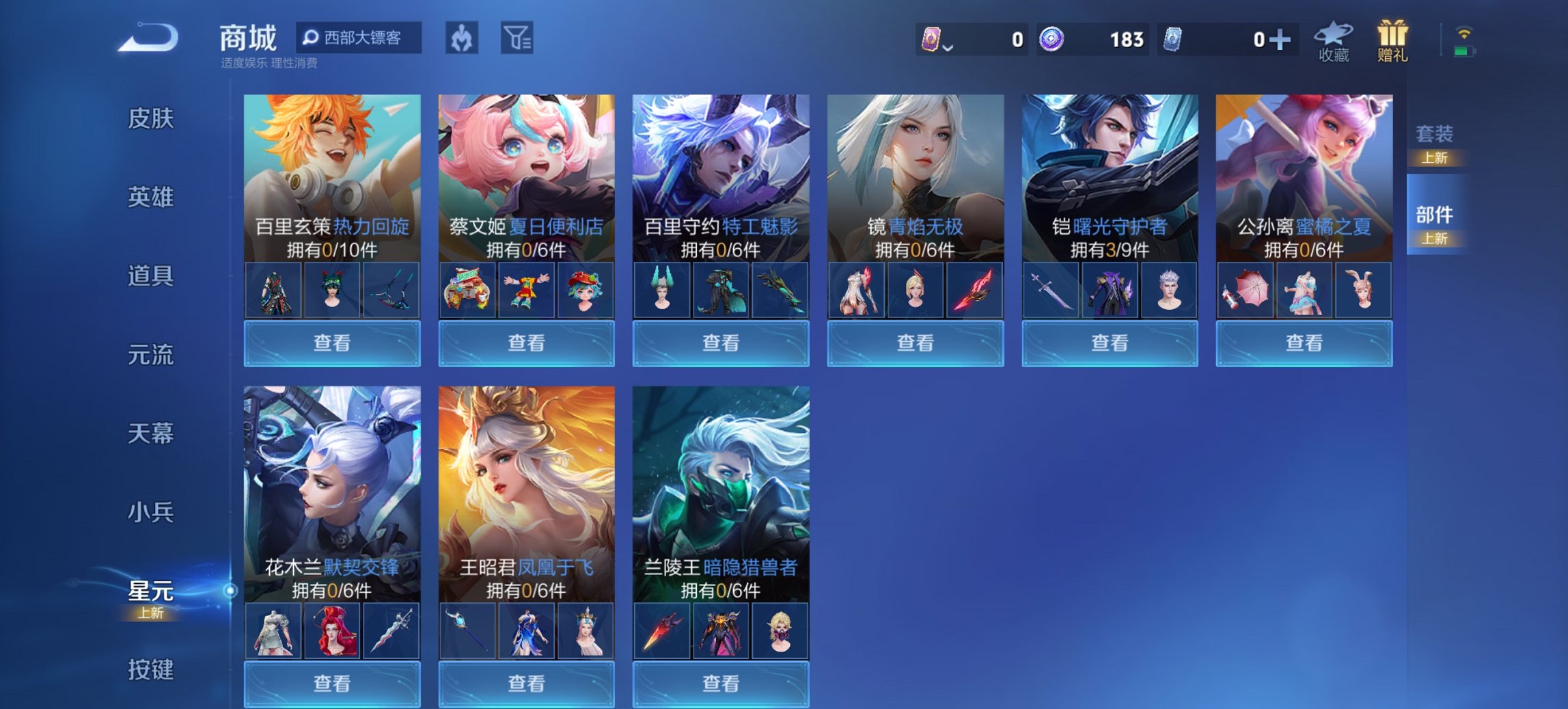
Task: Select 皮肤 in the left sidebar
Action: point(152,118)
